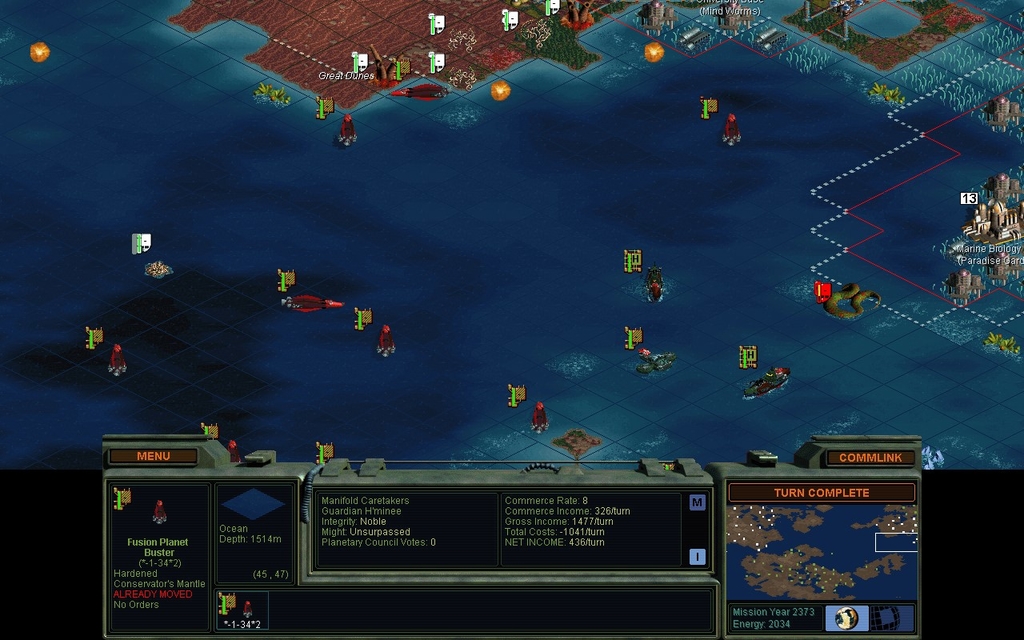This screenshot has height=640, width=1024.
Task: Select the M button on info panel
Action: point(697,502)
